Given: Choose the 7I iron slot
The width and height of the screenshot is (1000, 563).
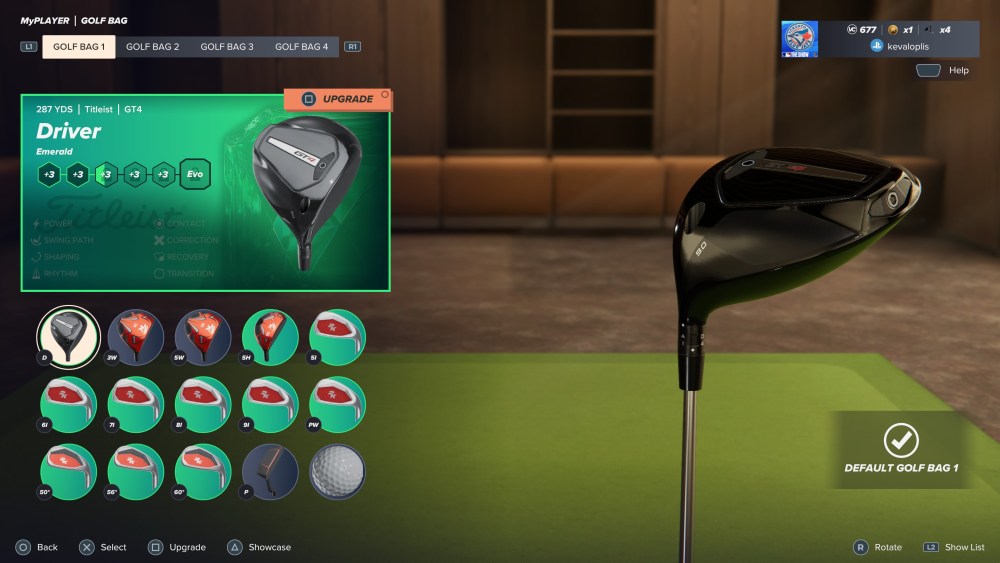Looking at the screenshot, I should tap(135, 404).
